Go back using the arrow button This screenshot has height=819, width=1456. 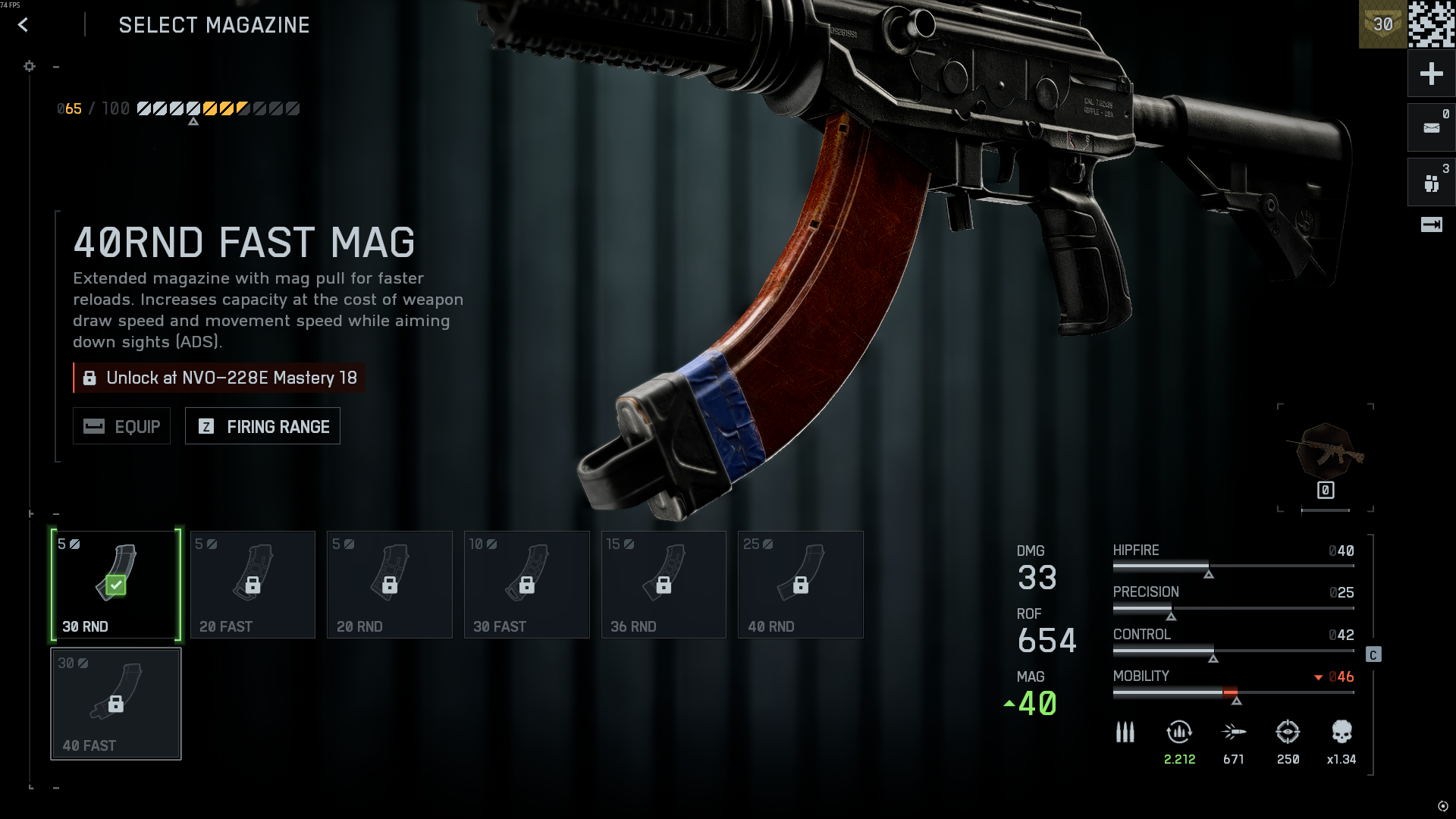tap(24, 25)
